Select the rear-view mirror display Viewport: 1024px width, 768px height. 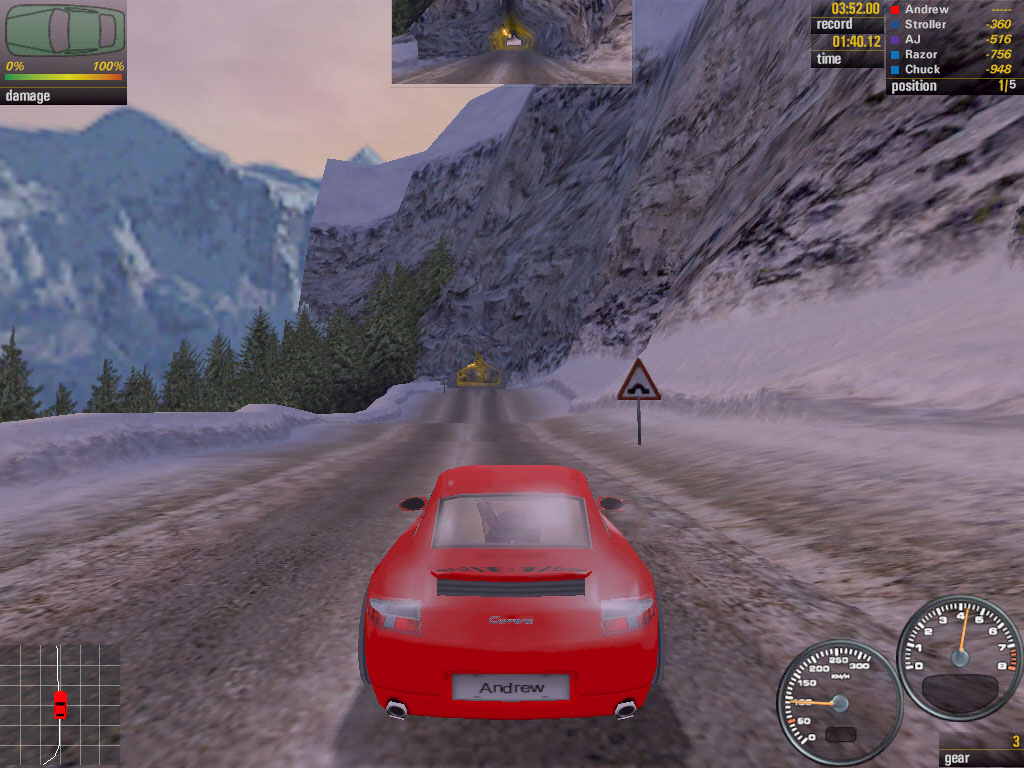[x=511, y=41]
